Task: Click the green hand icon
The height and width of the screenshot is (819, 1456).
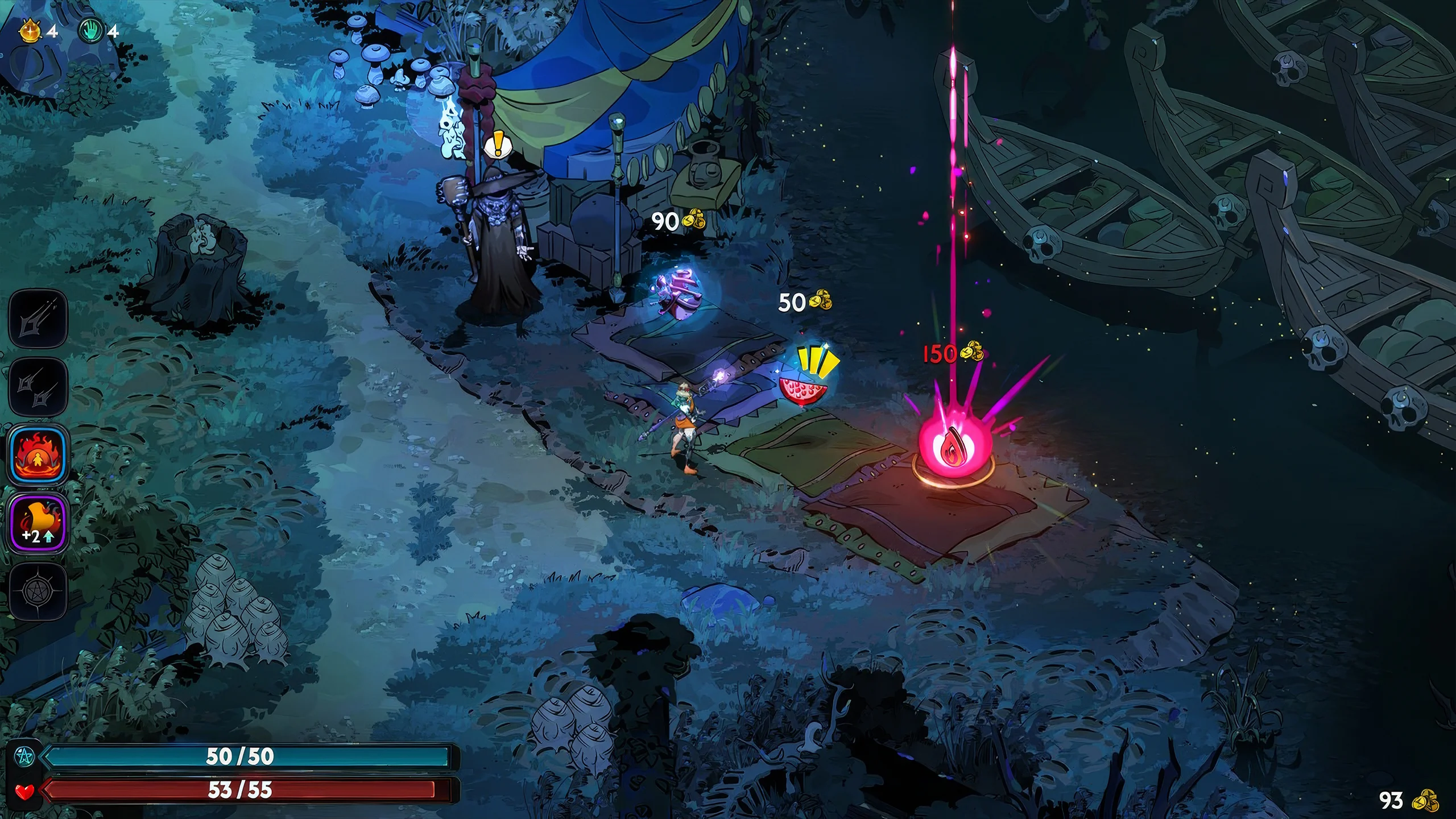Action: point(91,31)
